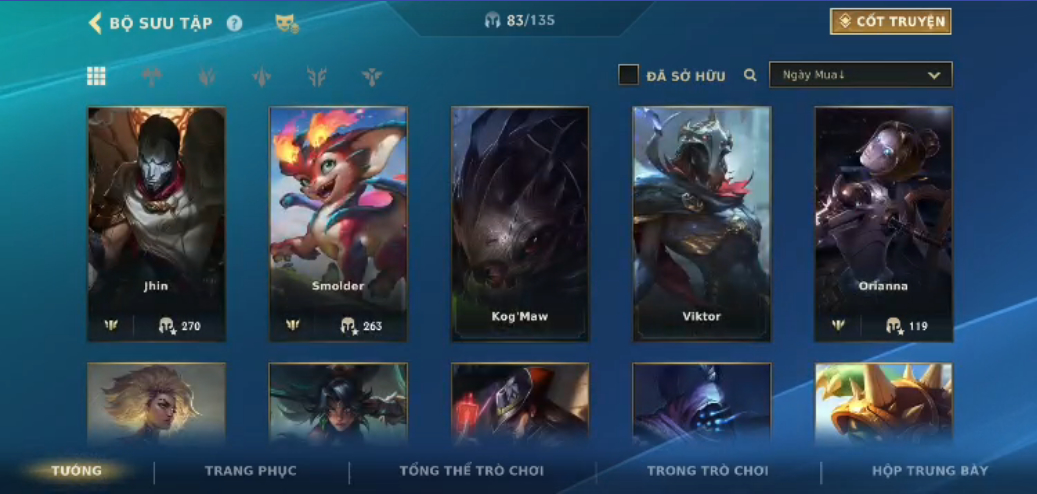Click the theater masks icon
Image resolution: width=1037 pixels, height=494 pixels.
287,23
